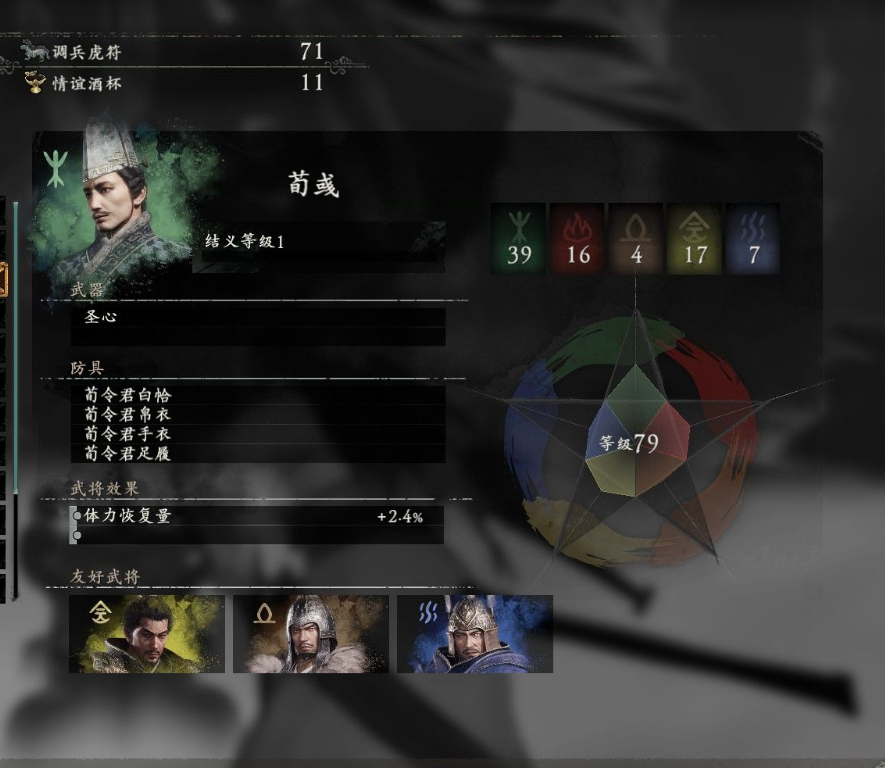The height and width of the screenshot is (768, 885).
Task: Click the 荀令君手衣 armor entry
Action: (x=258, y=433)
